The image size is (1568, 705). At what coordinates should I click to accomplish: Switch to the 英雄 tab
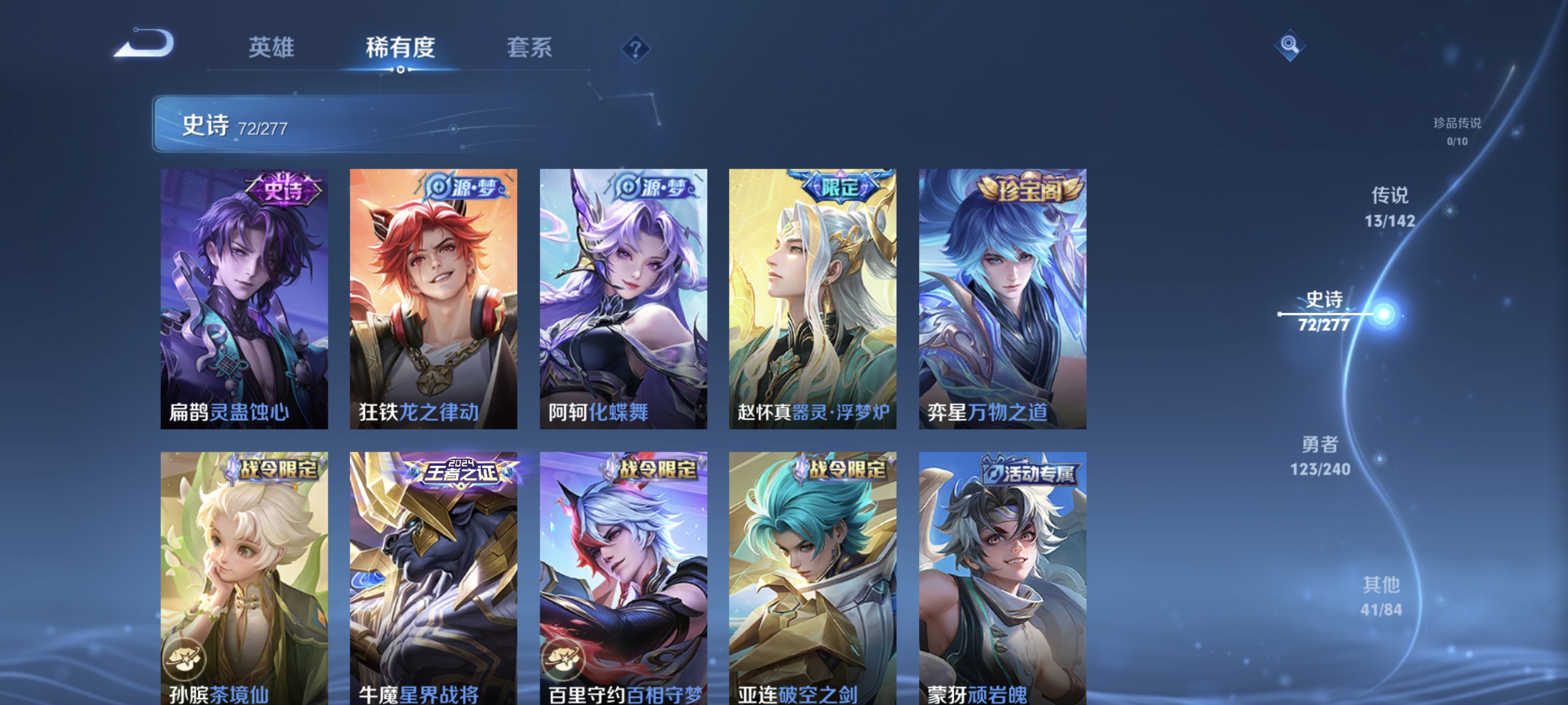(x=272, y=48)
